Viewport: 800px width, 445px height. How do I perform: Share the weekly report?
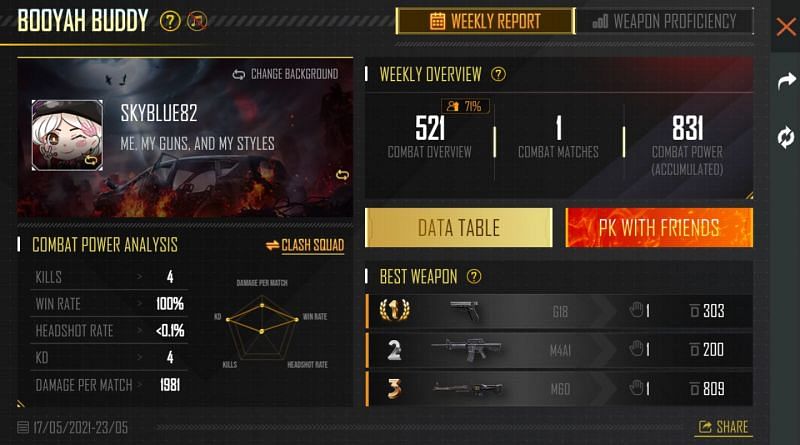click(x=724, y=427)
